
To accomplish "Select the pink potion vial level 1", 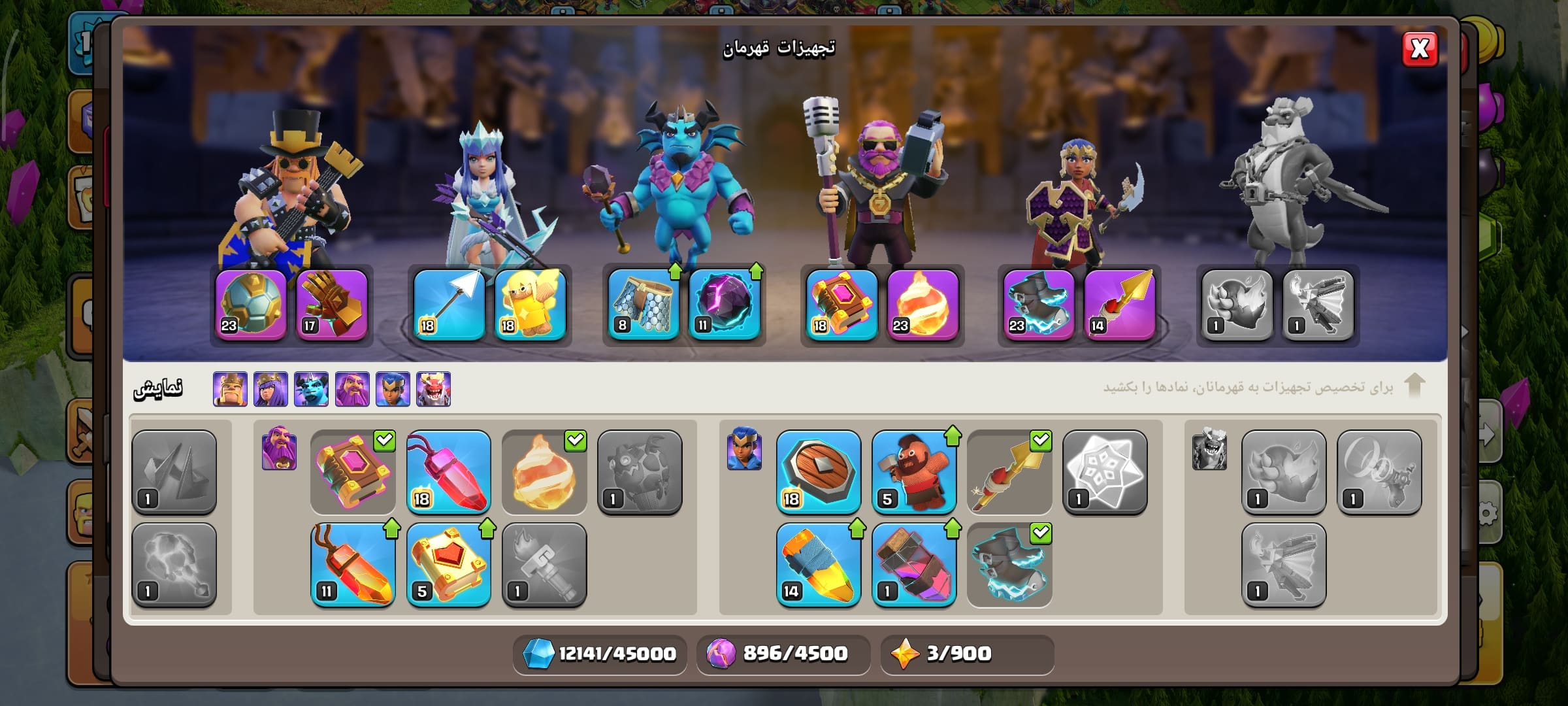I will pos(913,565).
